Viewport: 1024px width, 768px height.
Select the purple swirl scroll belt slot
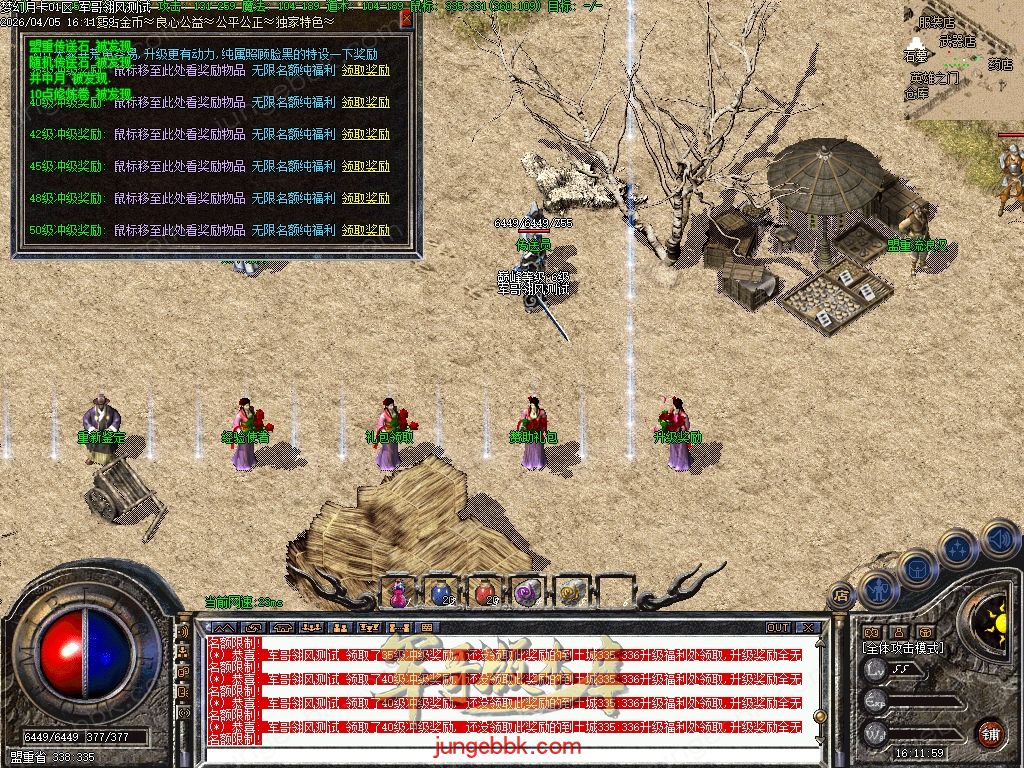pyautogui.click(x=527, y=593)
